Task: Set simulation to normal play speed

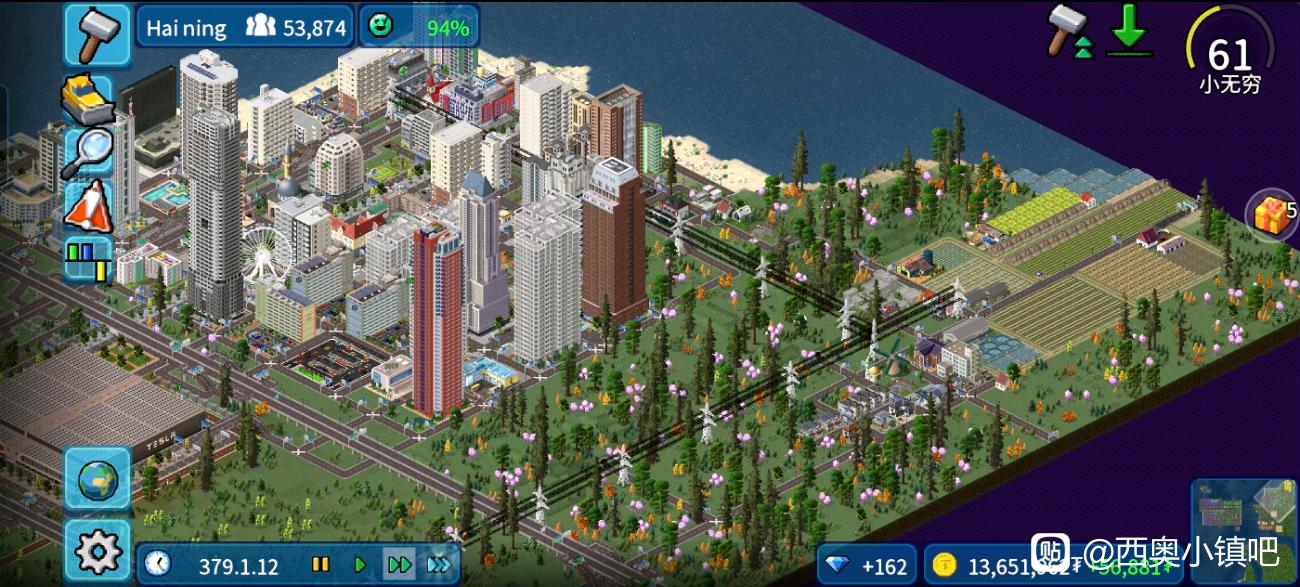Action: [360, 565]
